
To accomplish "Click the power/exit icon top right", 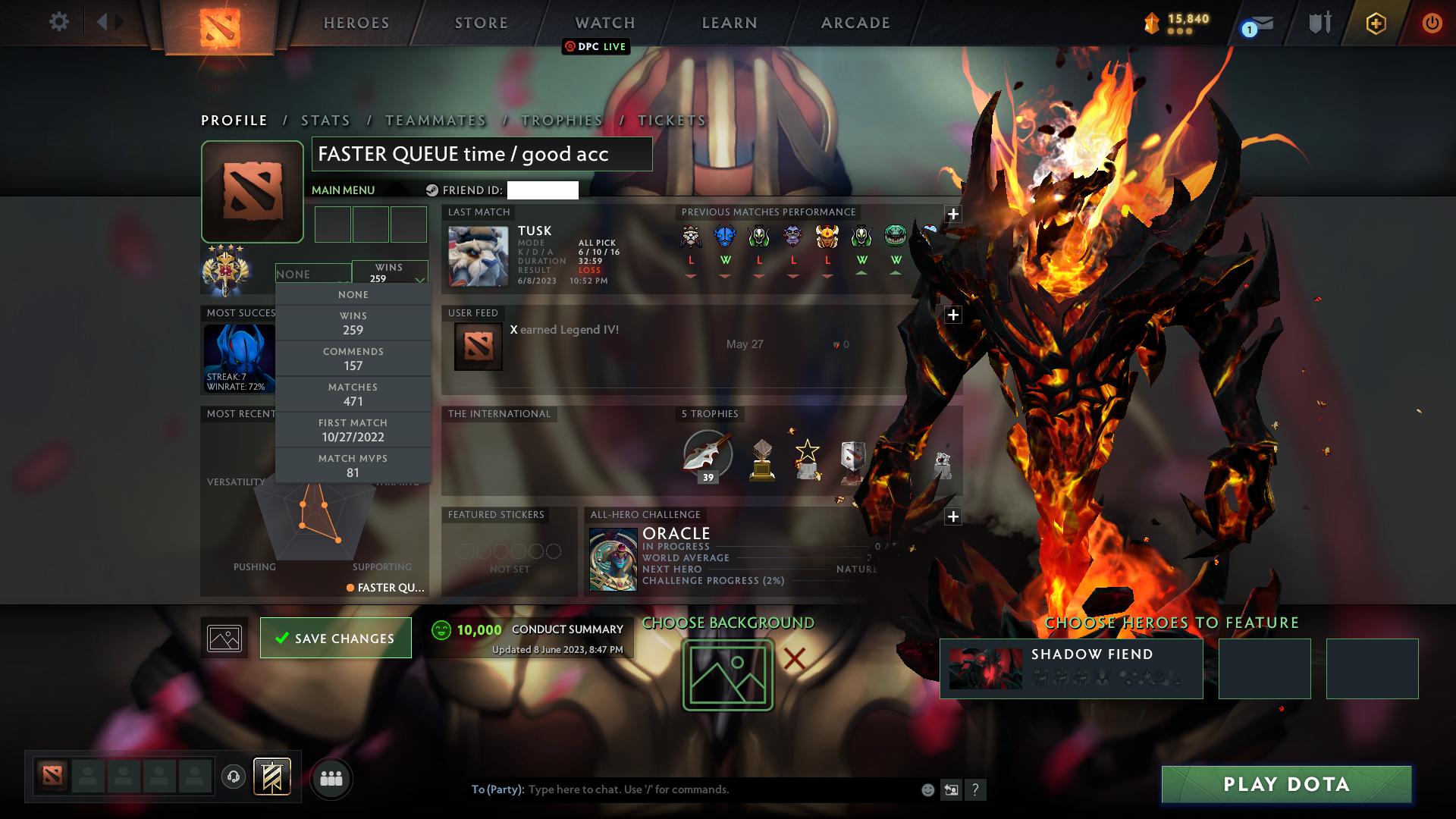I will click(1432, 23).
